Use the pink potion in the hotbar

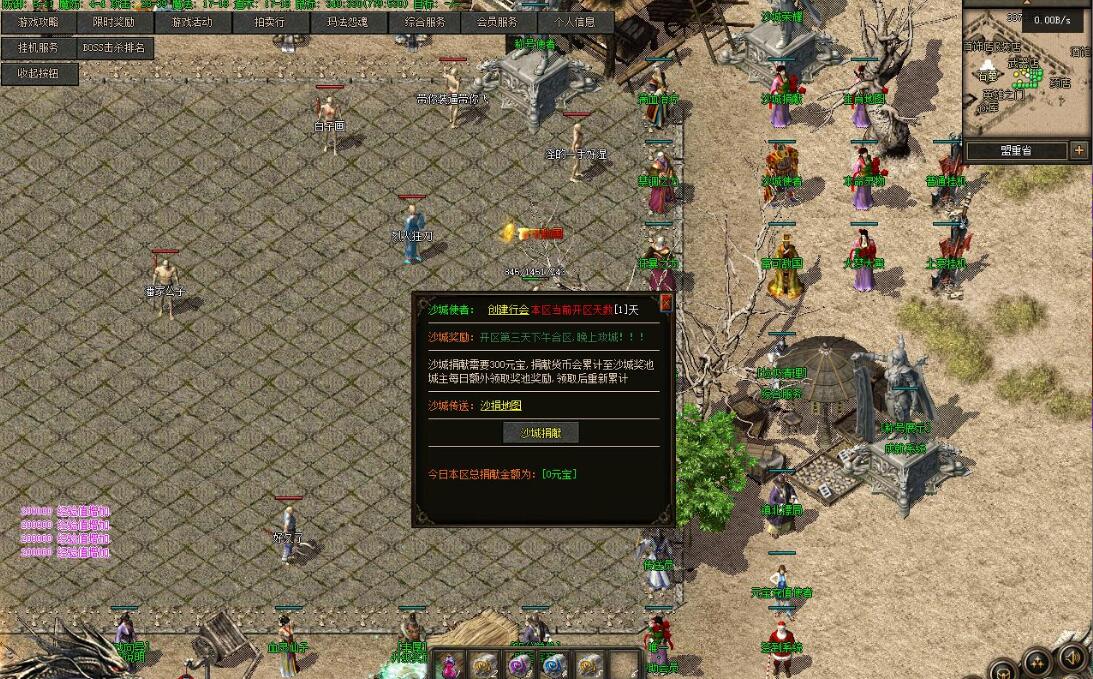coord(452,665)
